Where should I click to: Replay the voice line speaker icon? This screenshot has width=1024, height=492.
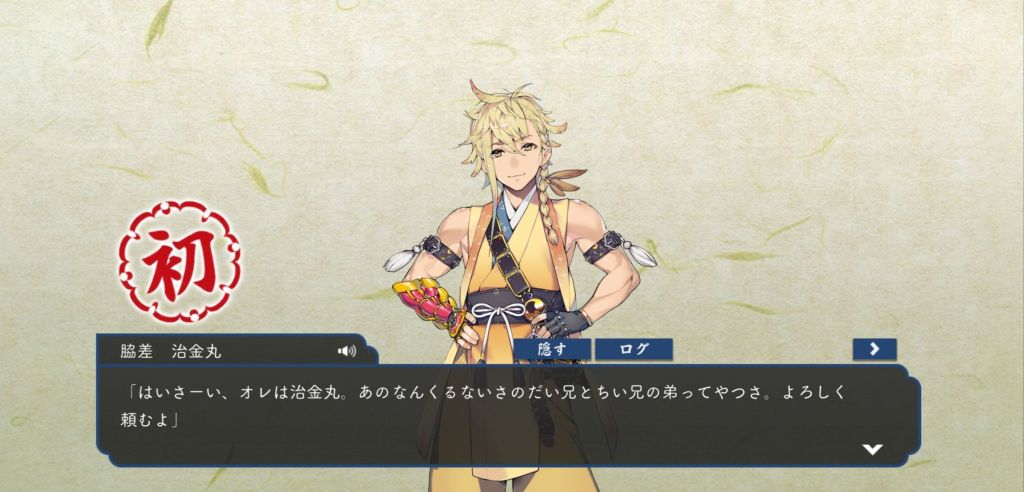coord(347,351)
